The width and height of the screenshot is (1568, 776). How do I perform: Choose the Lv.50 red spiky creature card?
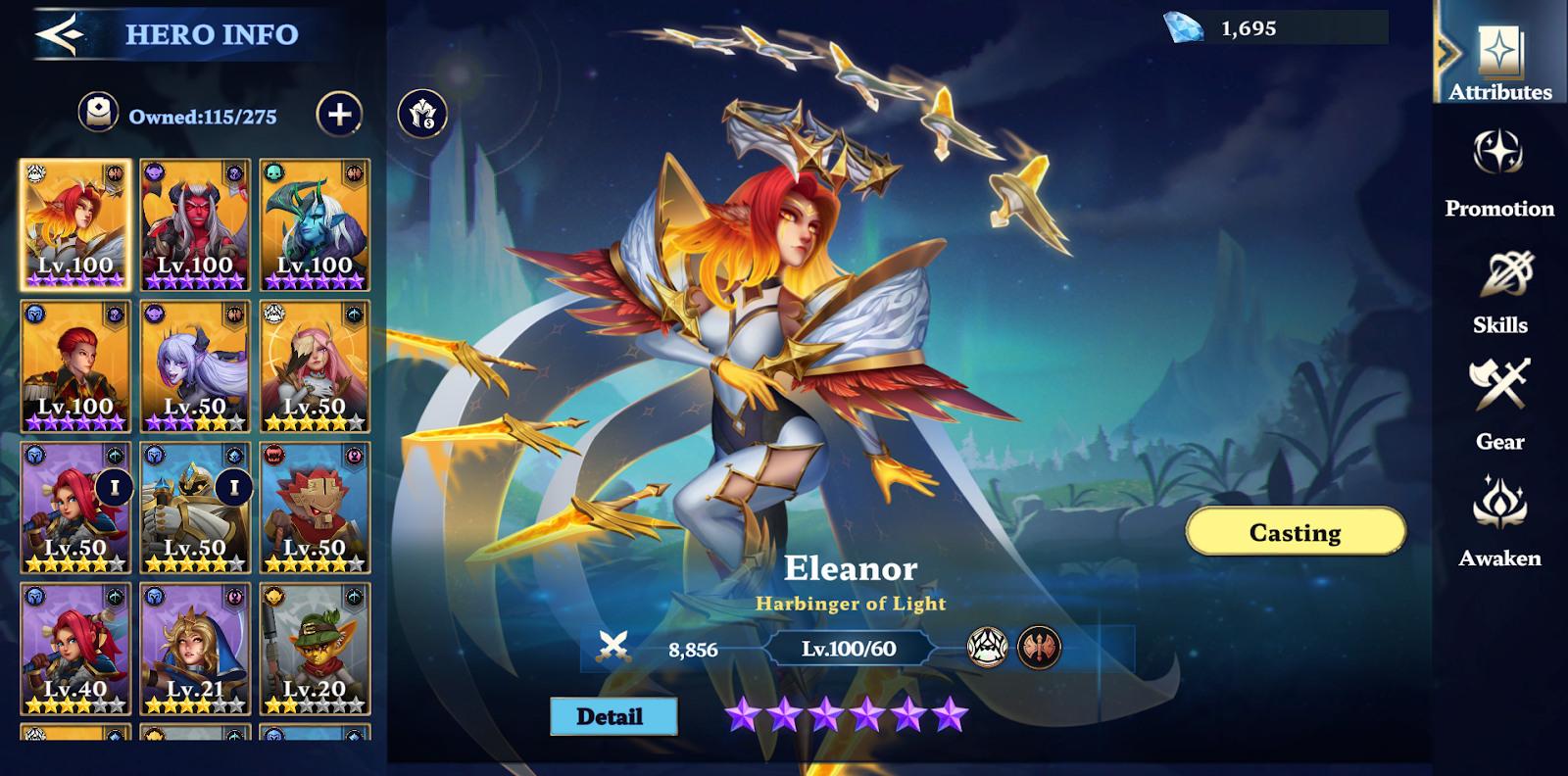[x=315, y=508]
